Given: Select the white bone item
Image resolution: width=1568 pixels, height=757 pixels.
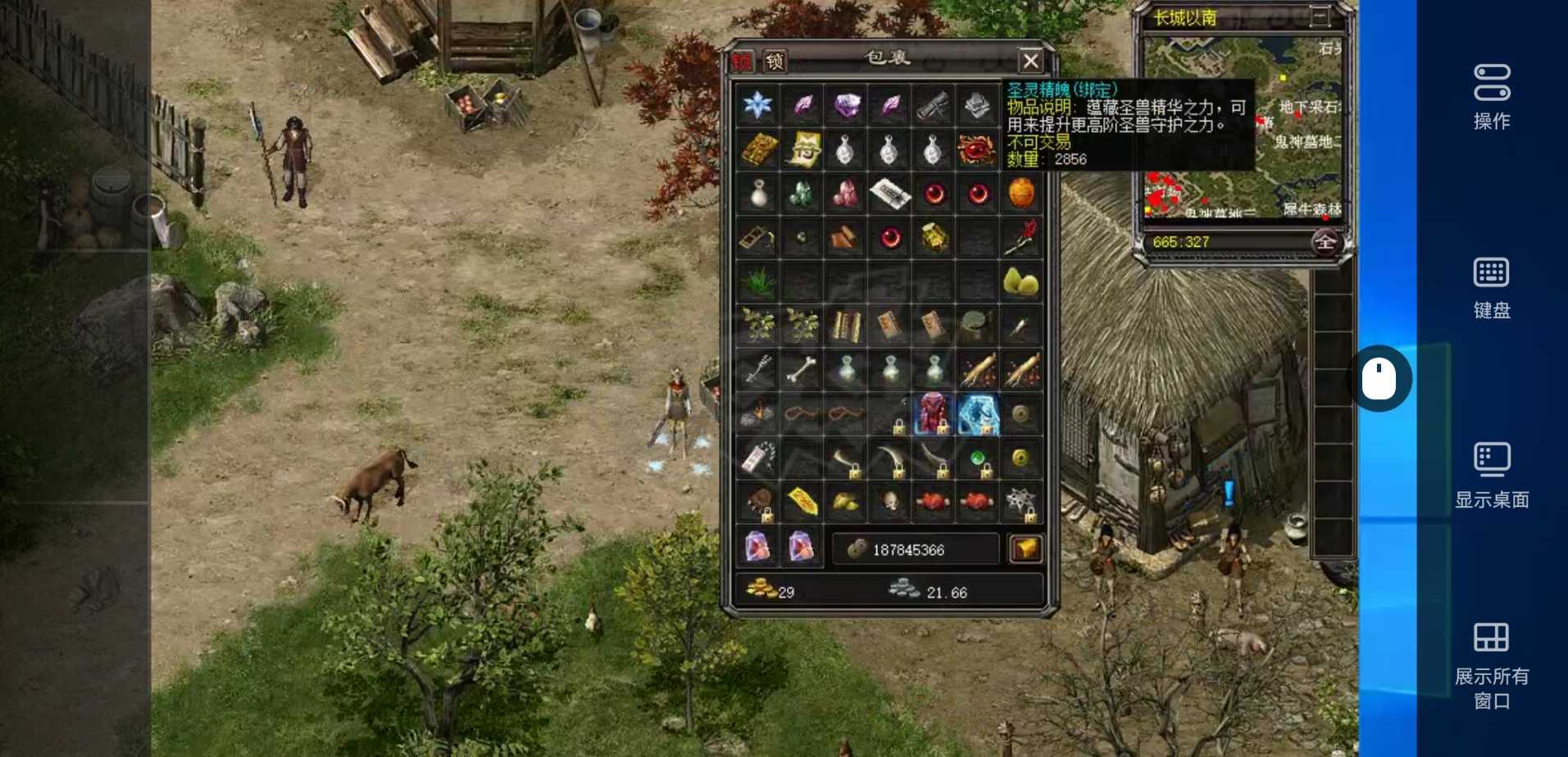Looking at the screenshot, I should coord(802,371).
